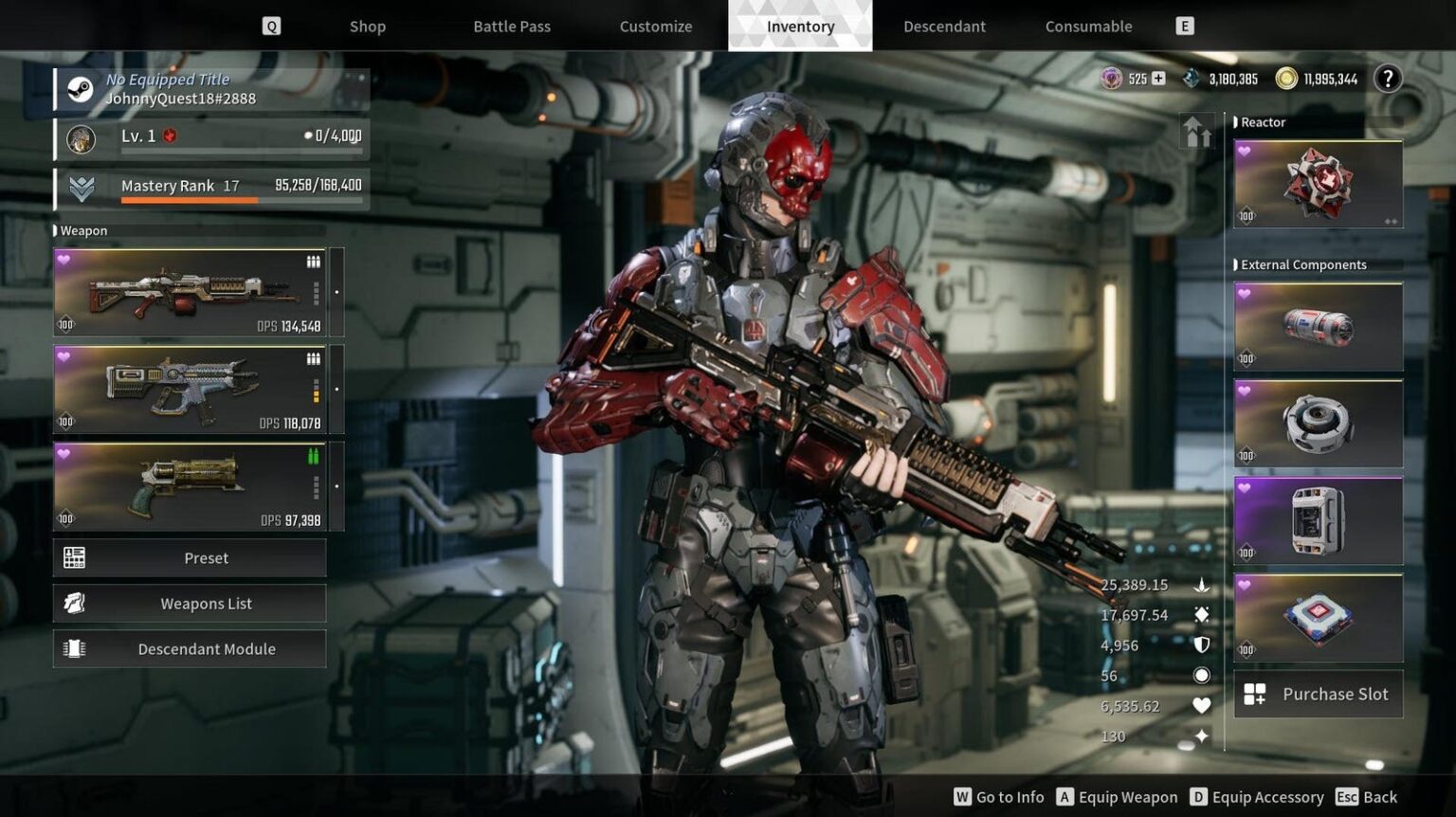This screenshot has width=1456, height=817.
Task: Open the question mark help button
Action: point(1388,79)
